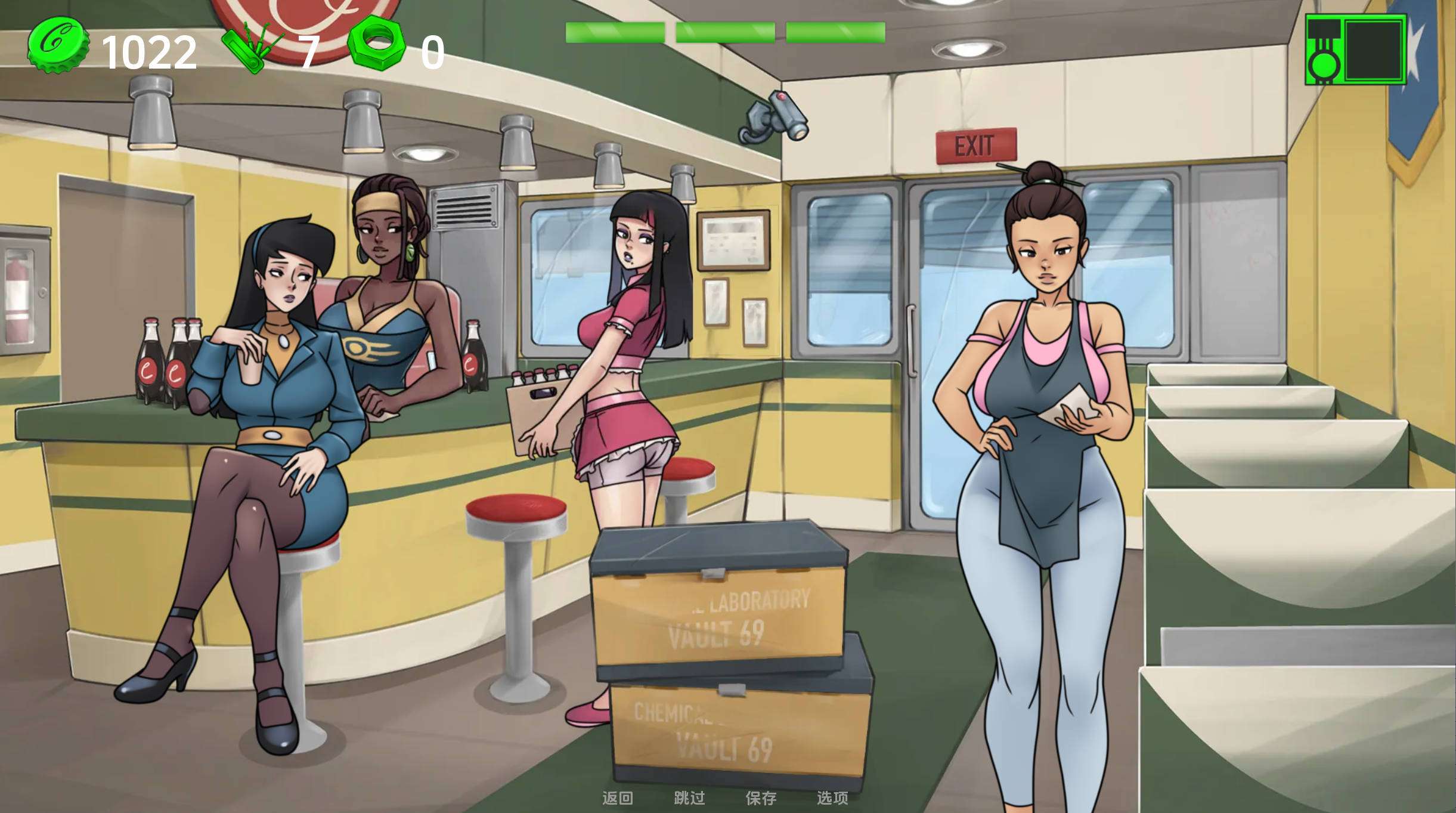The image size is (1456, 813).
Task: Skip dialogue with 跳过 button
Action: pyautogui.click(x=689, y=797)
